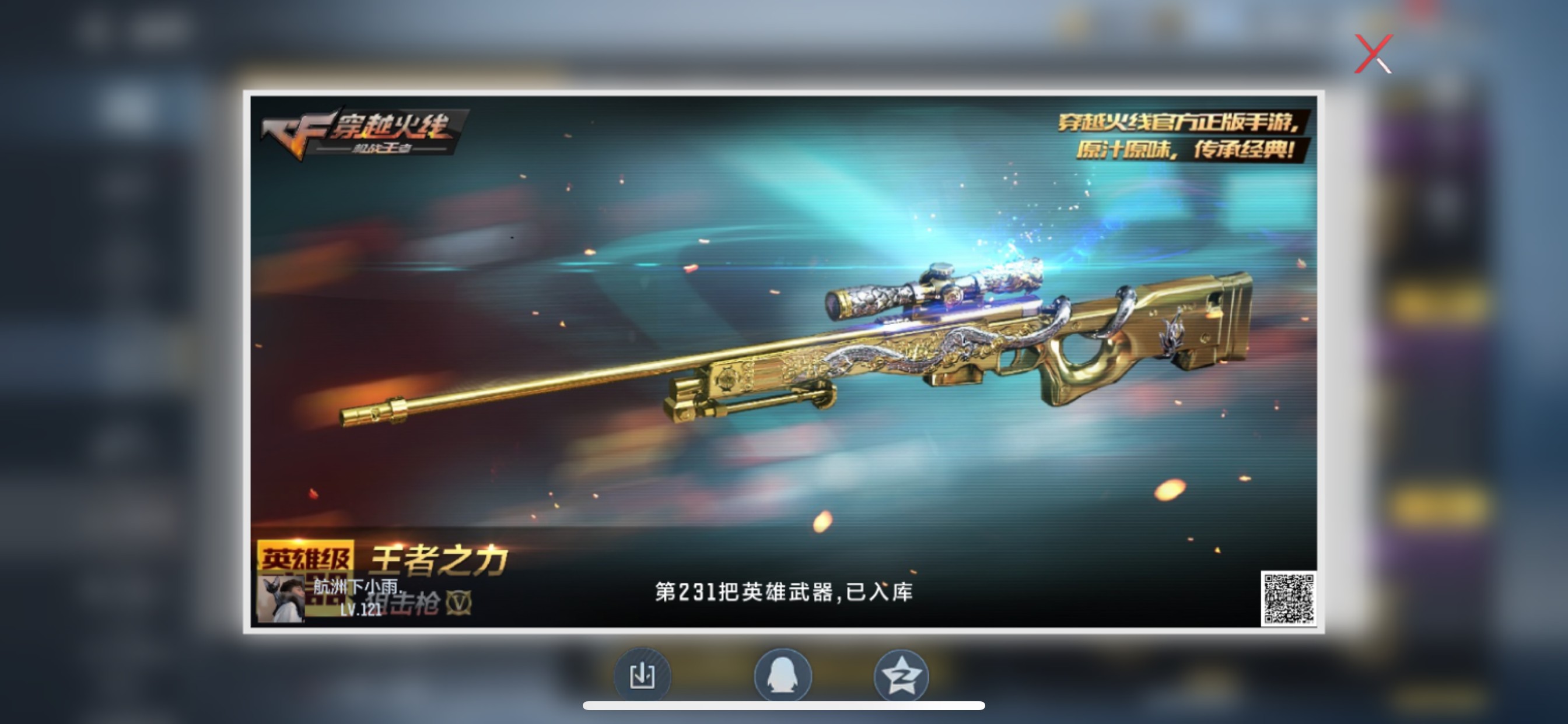The image size is (1568, 724).
Task: Click the 已入库 stored-in-armory text
Action: click(883, 590)
